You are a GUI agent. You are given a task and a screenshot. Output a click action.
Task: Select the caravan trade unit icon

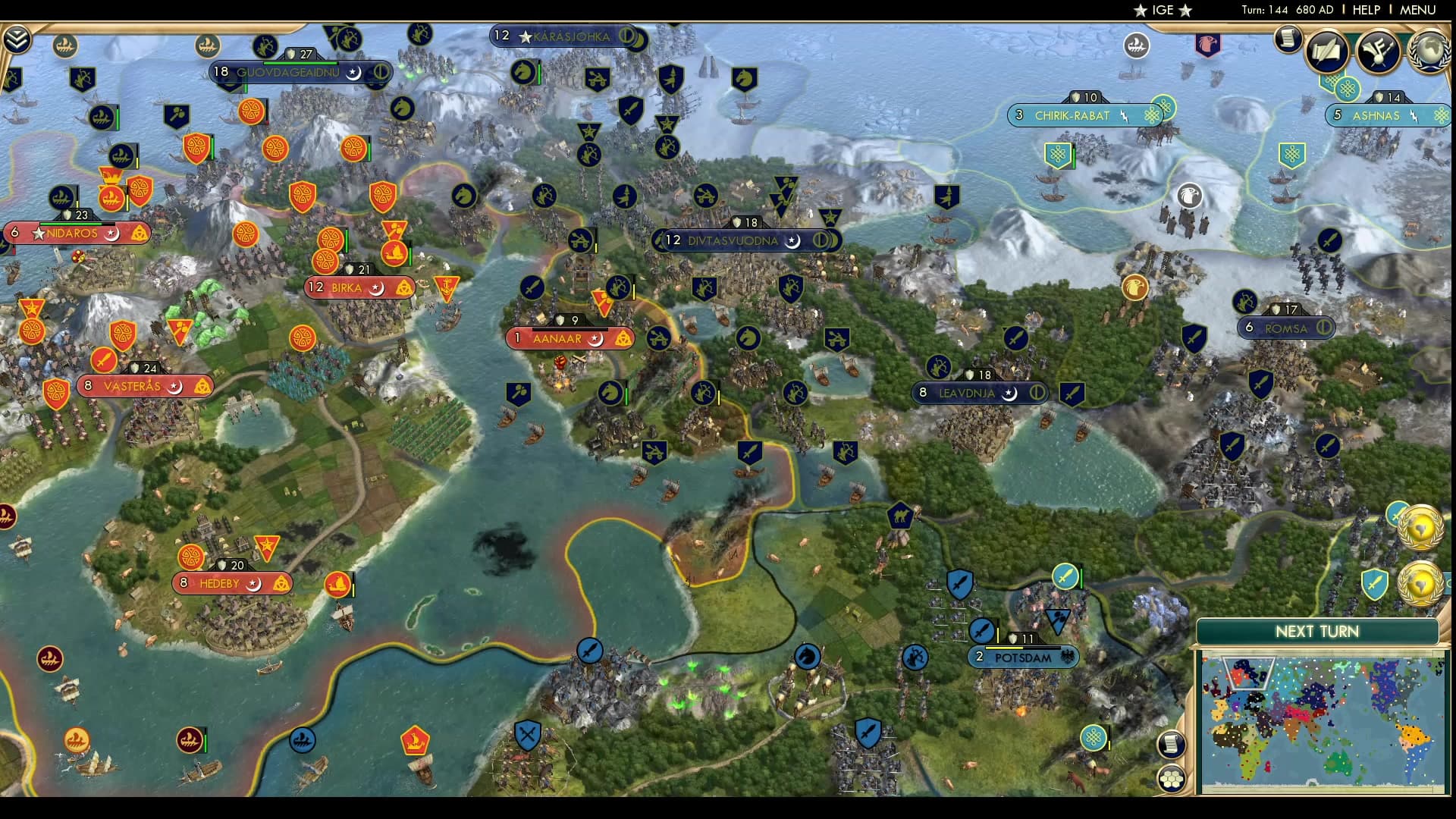click(x=901, y=514)
